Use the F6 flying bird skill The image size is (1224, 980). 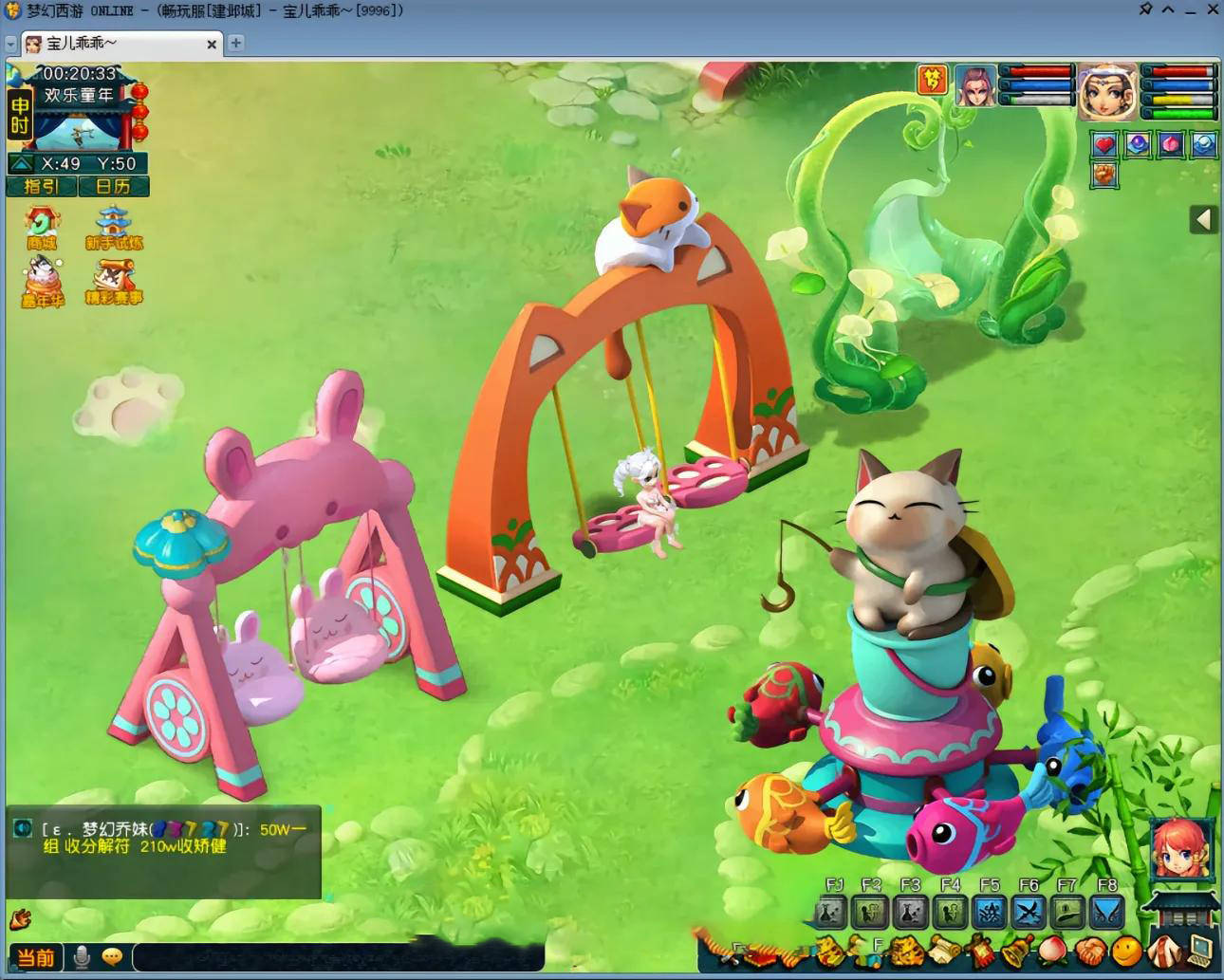click(x=1029, y=913)
